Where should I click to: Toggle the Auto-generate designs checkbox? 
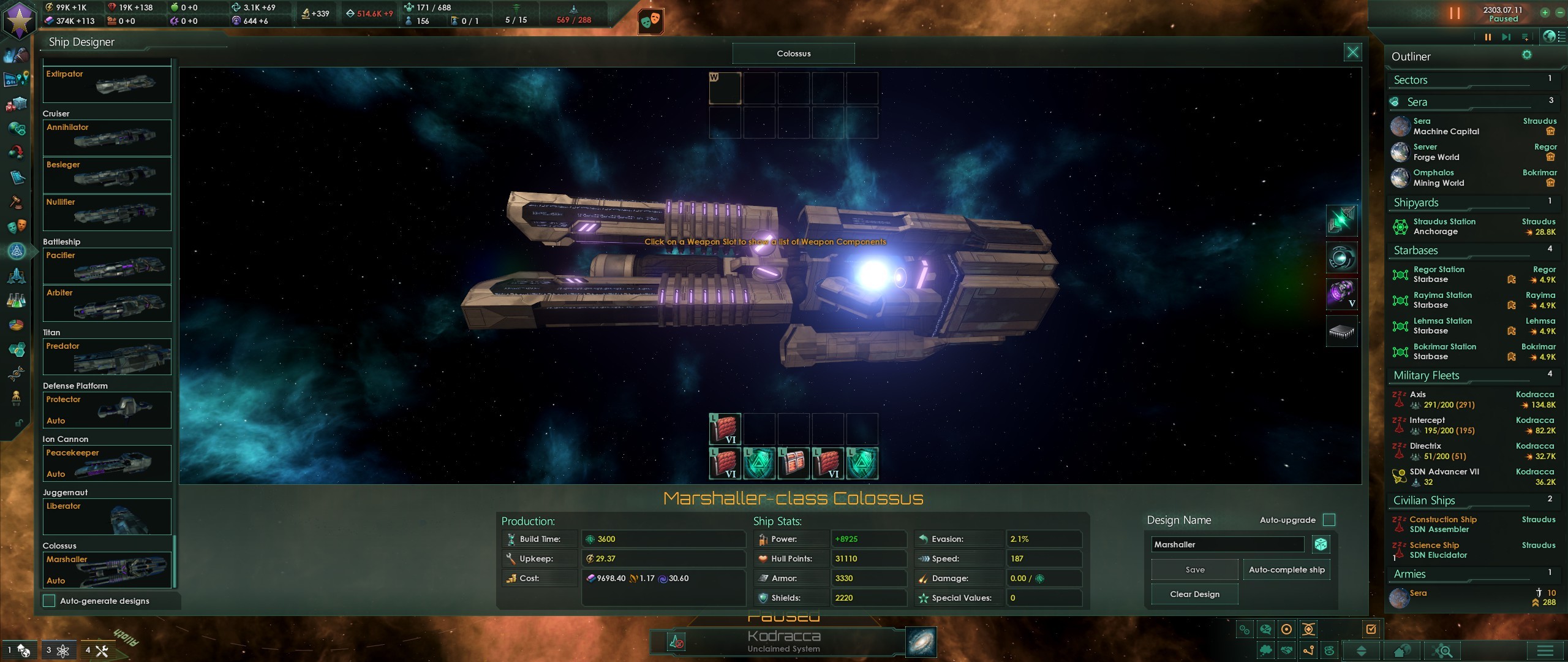[x=50, y=601]
